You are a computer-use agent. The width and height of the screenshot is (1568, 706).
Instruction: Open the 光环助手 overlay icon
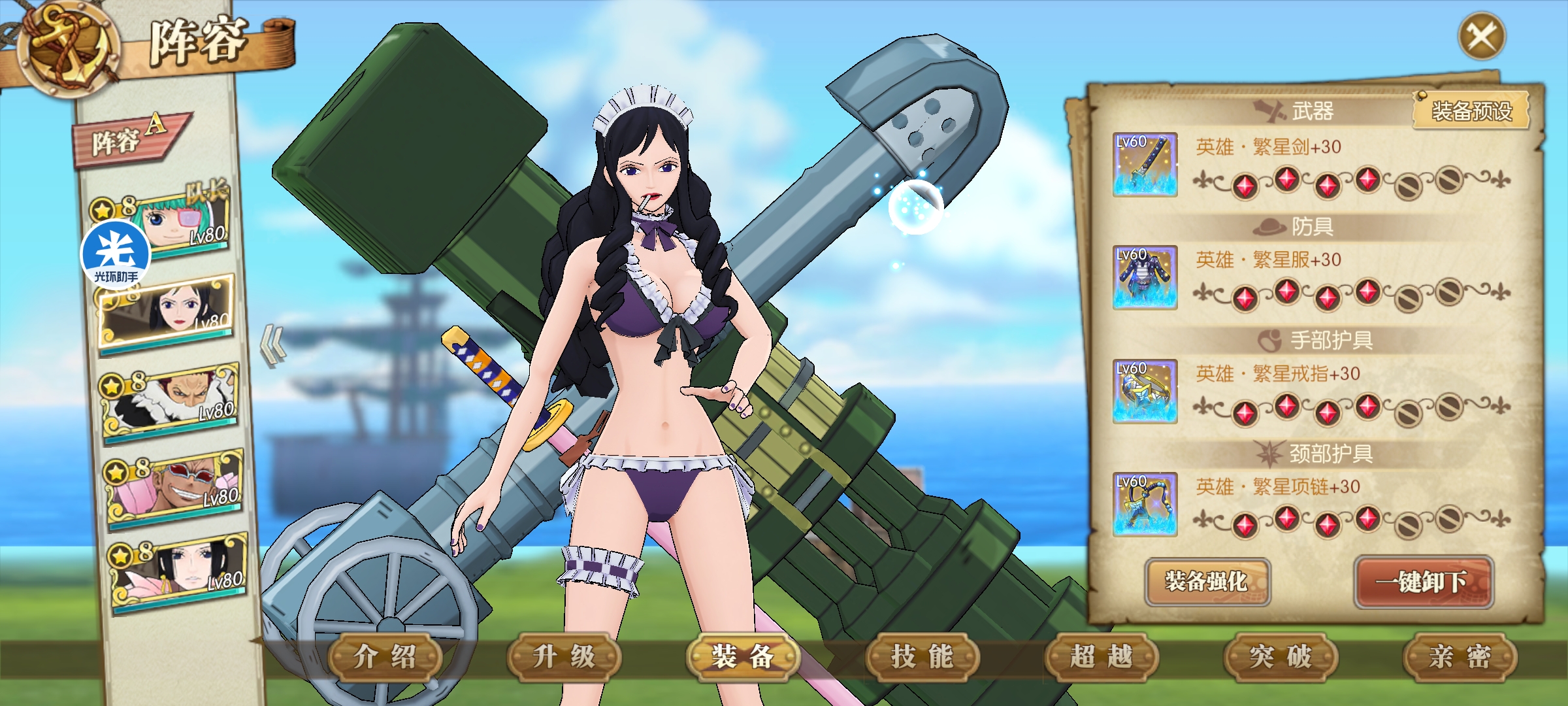pos(116,256)
